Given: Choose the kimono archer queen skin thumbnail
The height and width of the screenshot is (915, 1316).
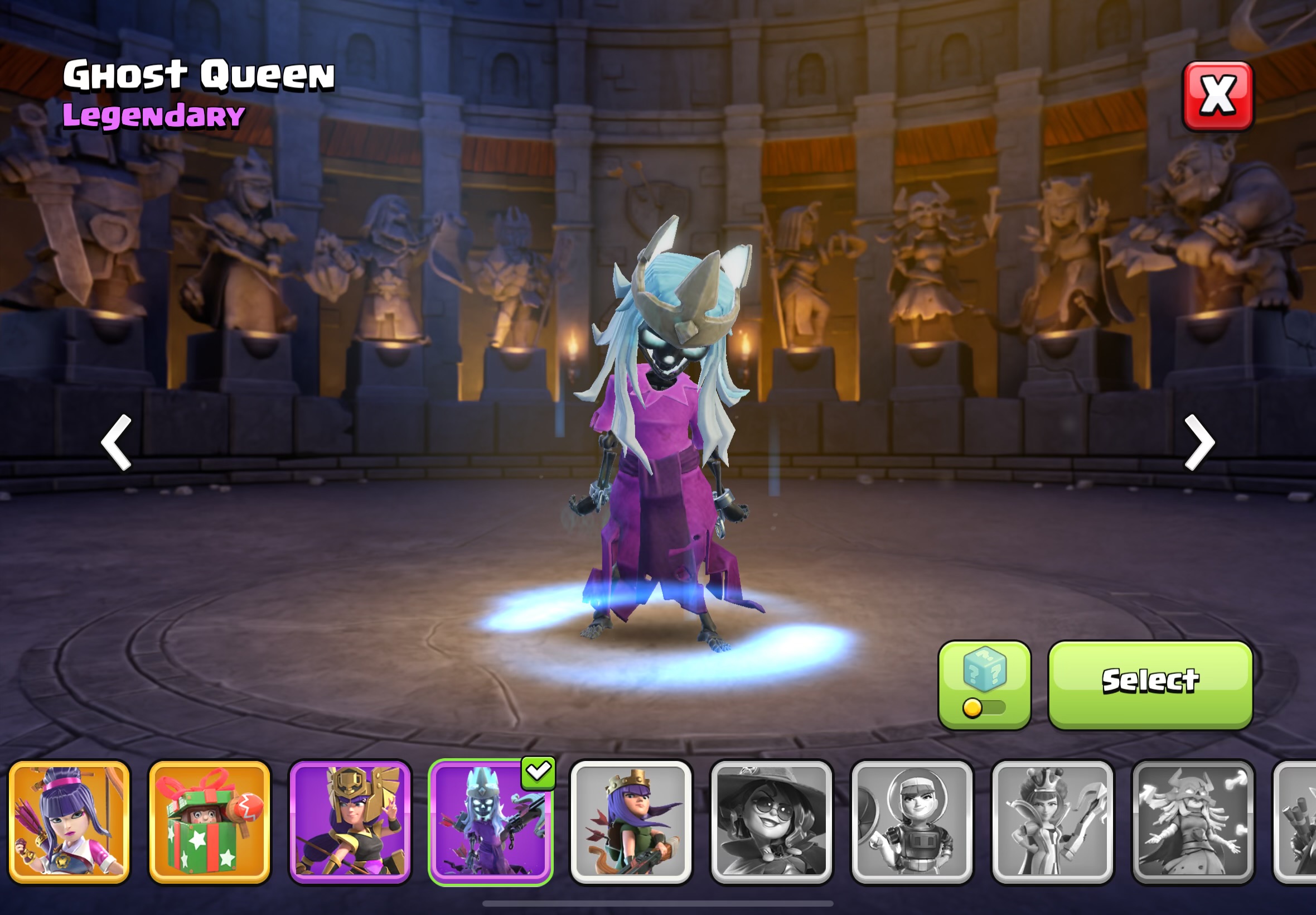Looking at the screenshot, I should point(69,821).
